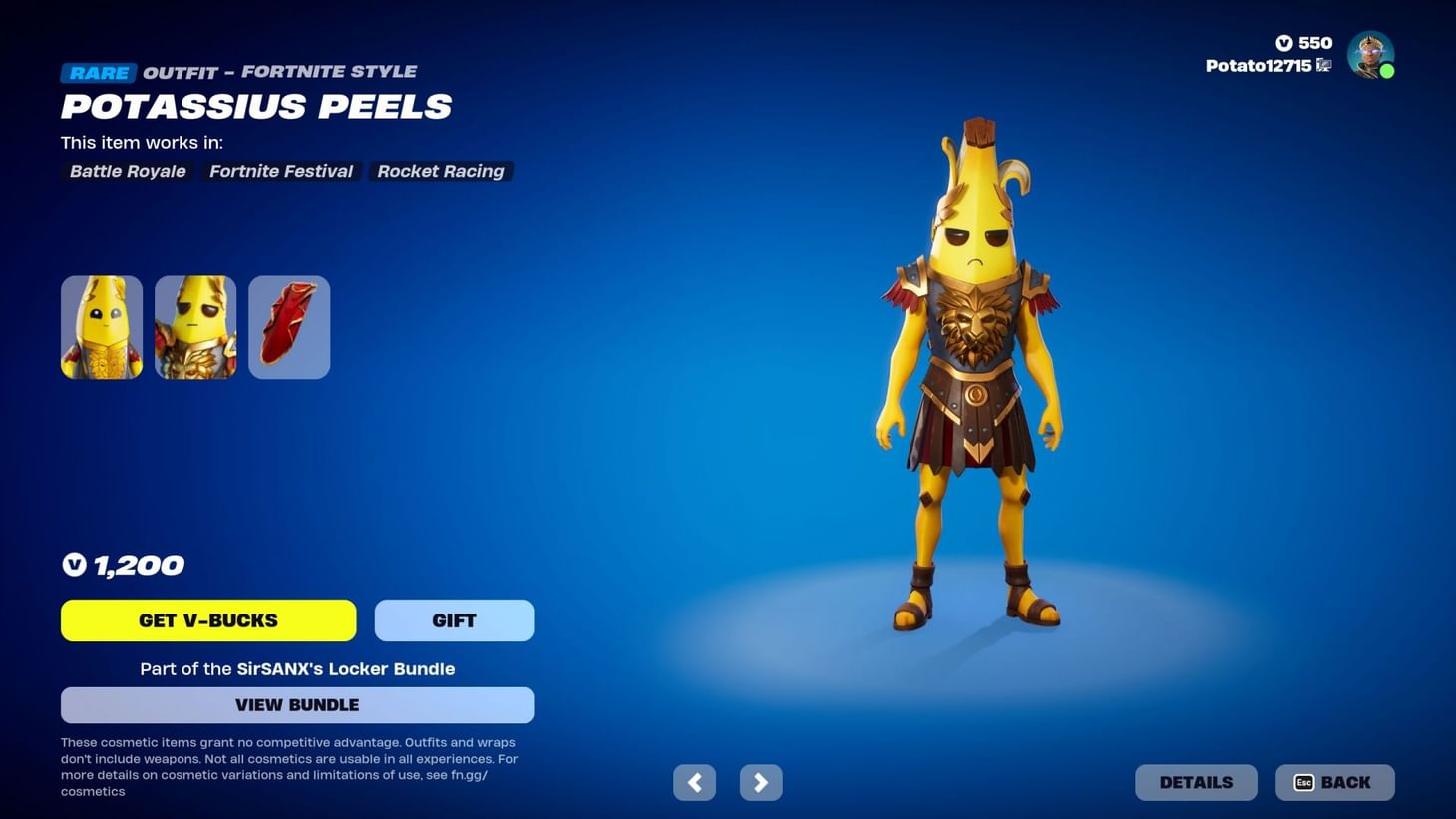
Task: Select the golden armor style variant
Action: [x=194, y=326]
